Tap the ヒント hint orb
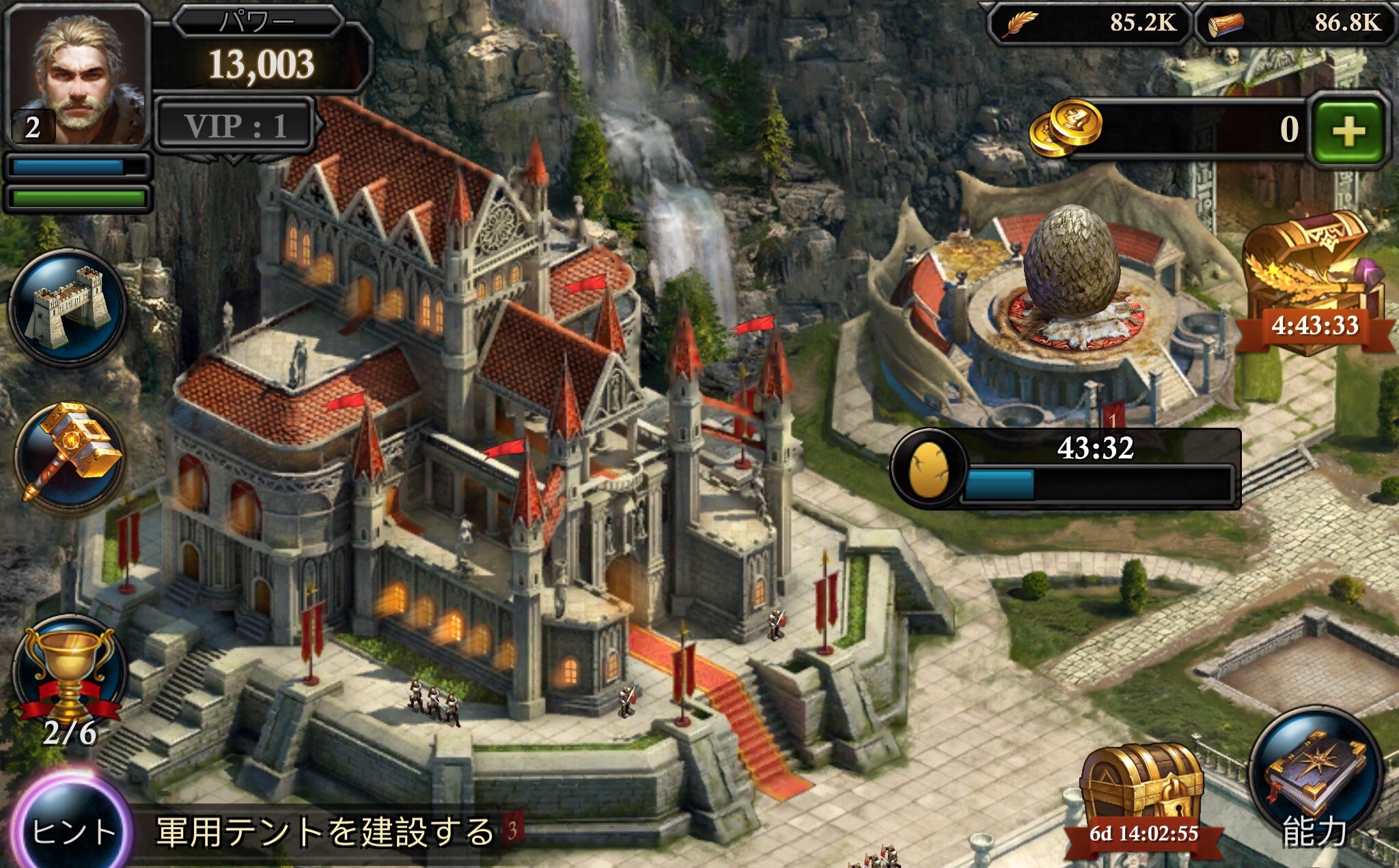The height and width of the screenshot is (868, 1399). pyautogui.click(x=72, y=831)
